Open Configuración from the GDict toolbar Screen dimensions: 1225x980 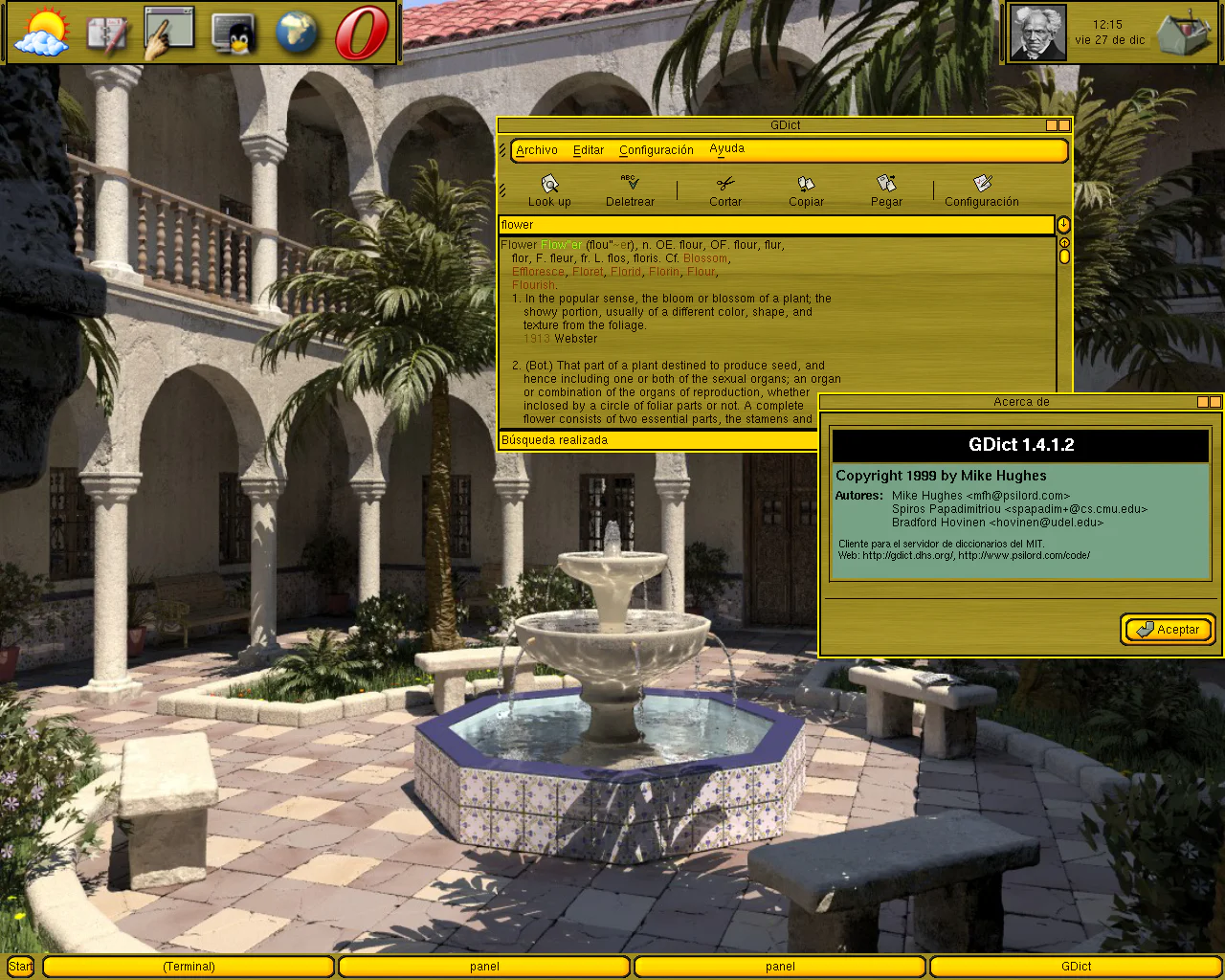981,189
